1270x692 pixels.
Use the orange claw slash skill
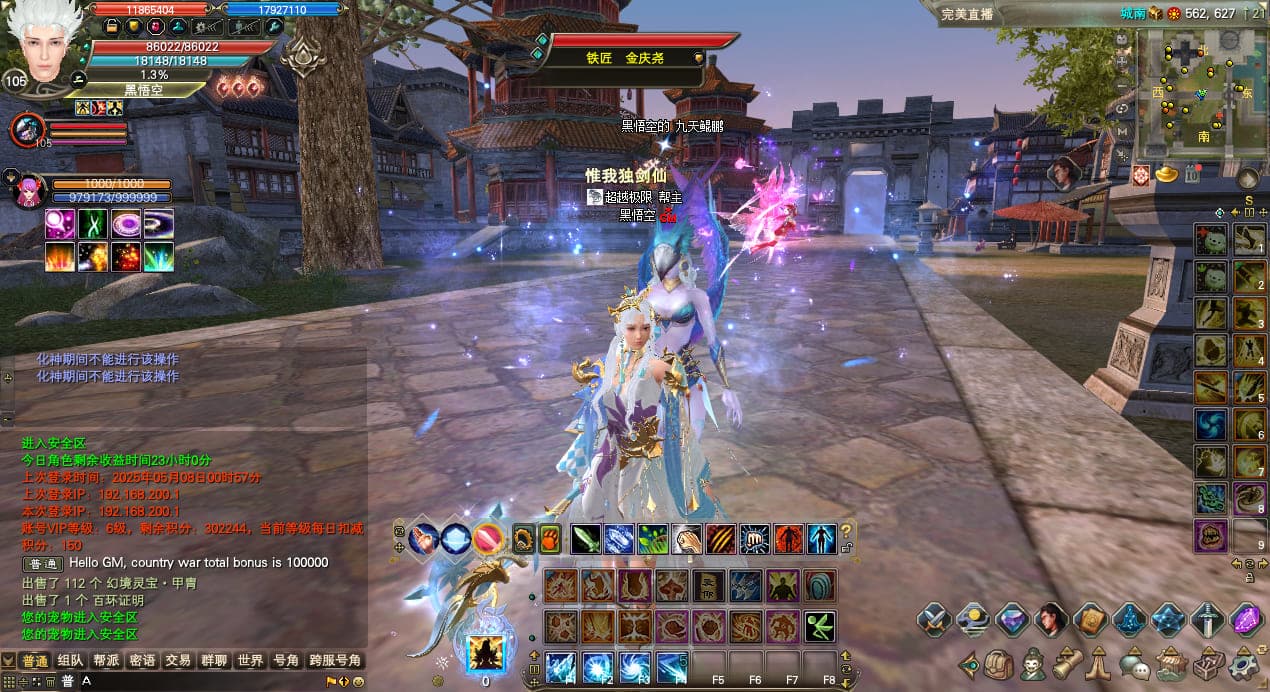720,539
